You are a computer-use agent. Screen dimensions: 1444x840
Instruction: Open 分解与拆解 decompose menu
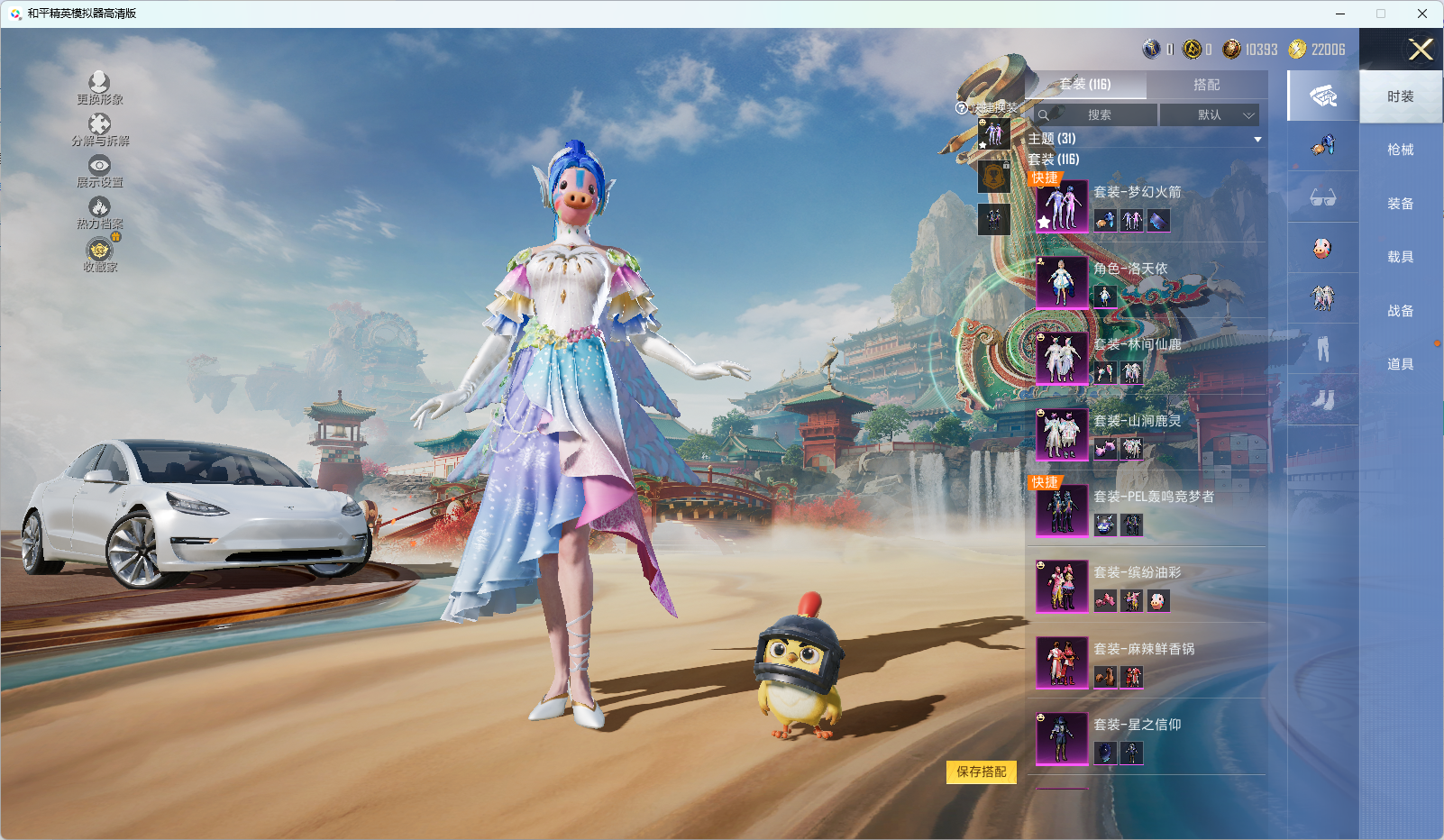point(99,130)
